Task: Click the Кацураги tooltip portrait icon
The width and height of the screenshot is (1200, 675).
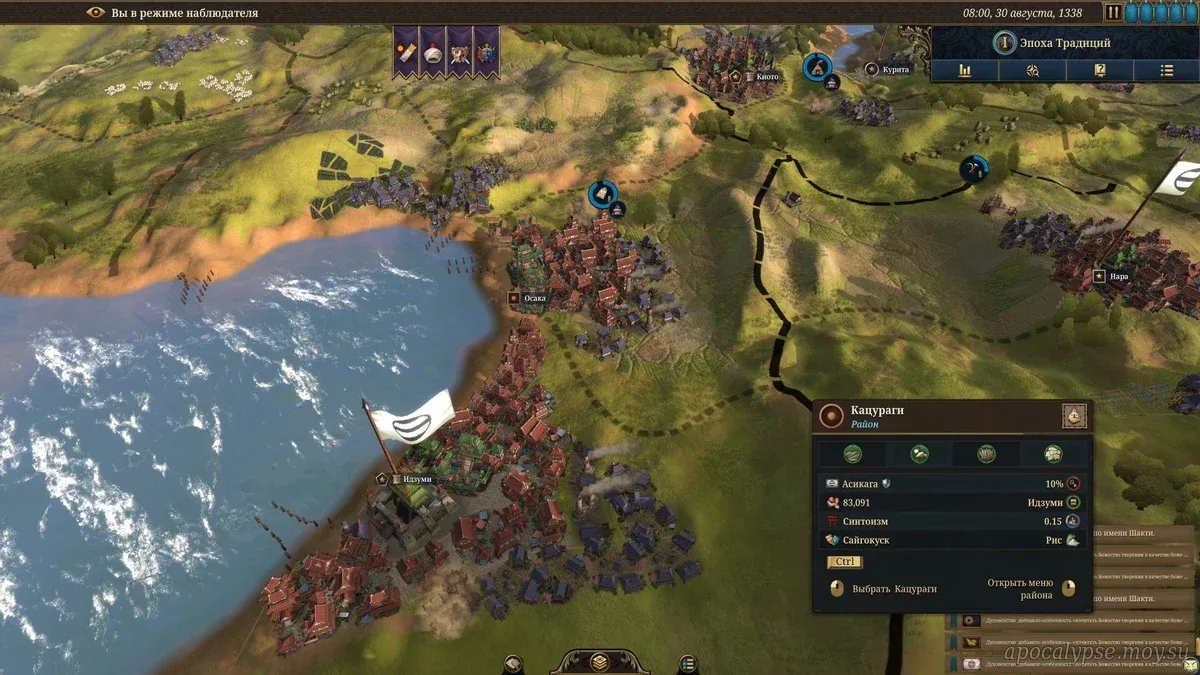Action: (x=1074, y=416)
